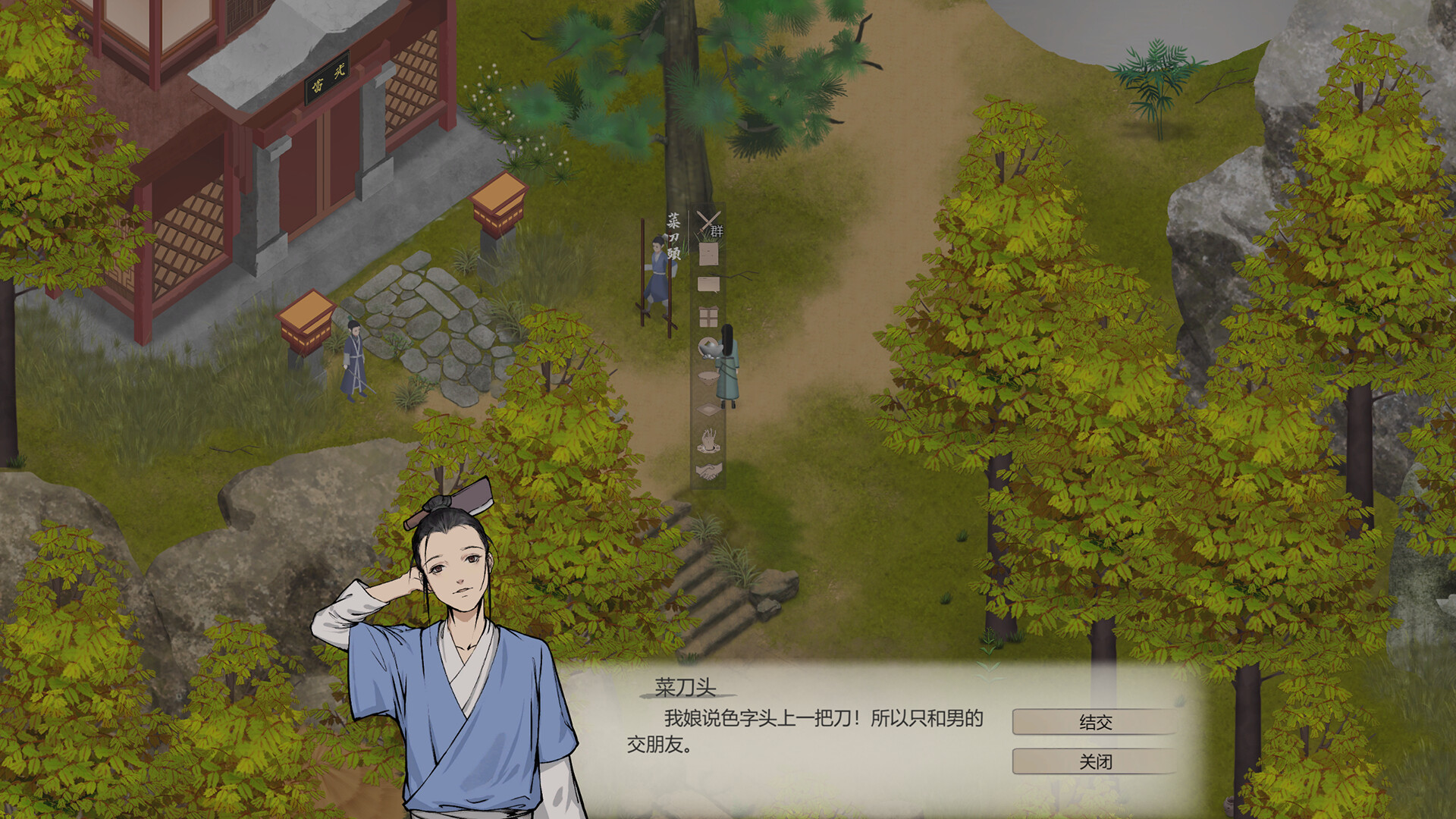
Task: Select the crossed swords group battle icon
Action: 708,222
